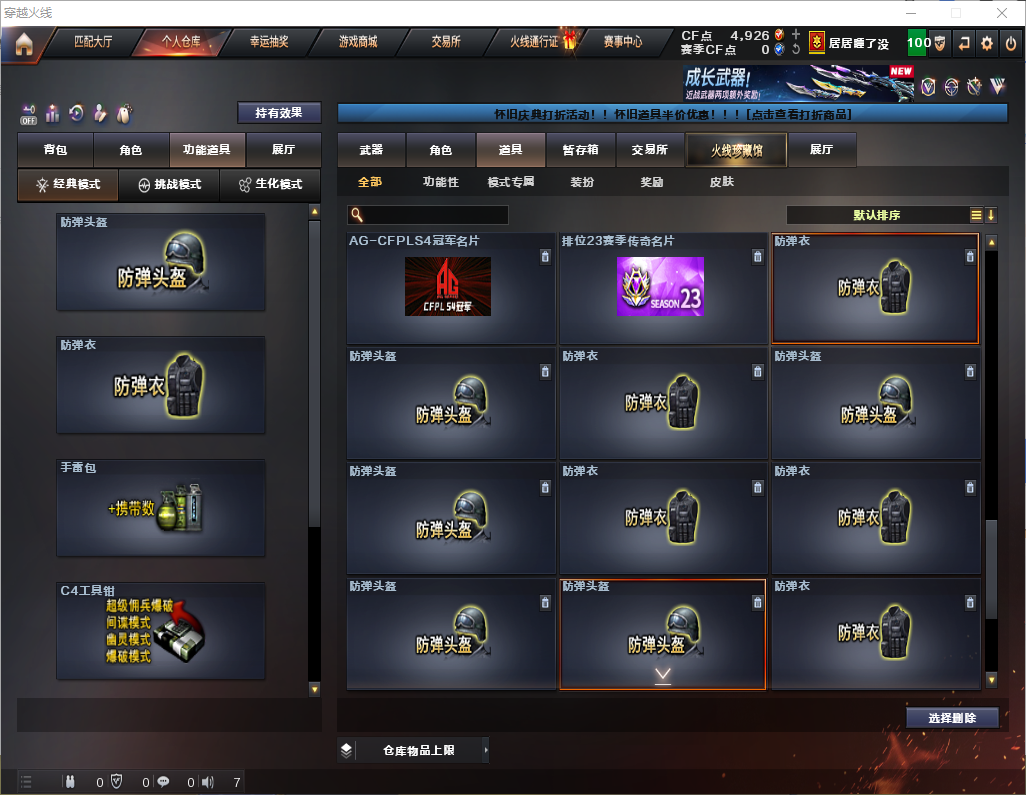The image size is (1026, 795).
Task: Select the AG-CFPLS4冠军名片 champion namecard
Action: coord(451,289)
